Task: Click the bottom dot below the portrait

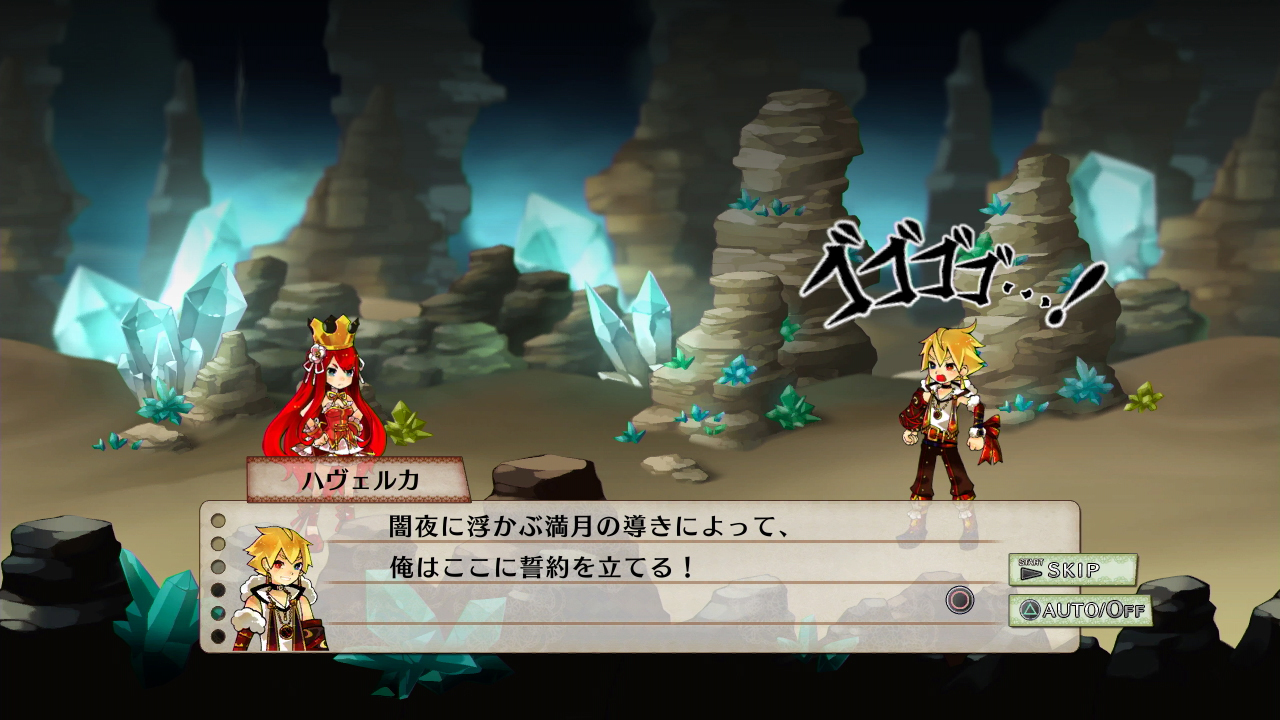Action: (x=217, y=634)
